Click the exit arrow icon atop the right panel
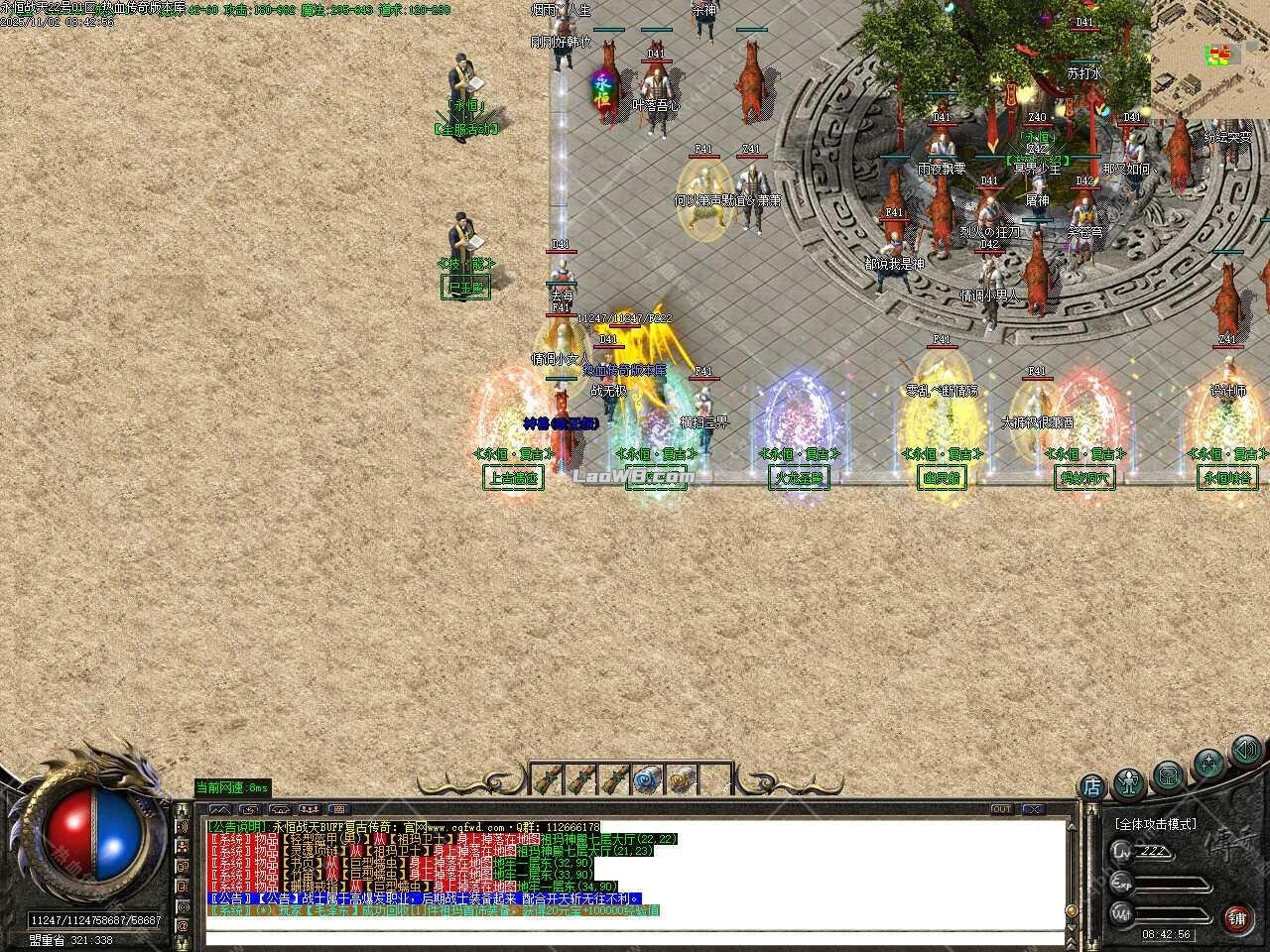Image resolution: width=1270 pixels, height=952 pixels. (1245, 752)
